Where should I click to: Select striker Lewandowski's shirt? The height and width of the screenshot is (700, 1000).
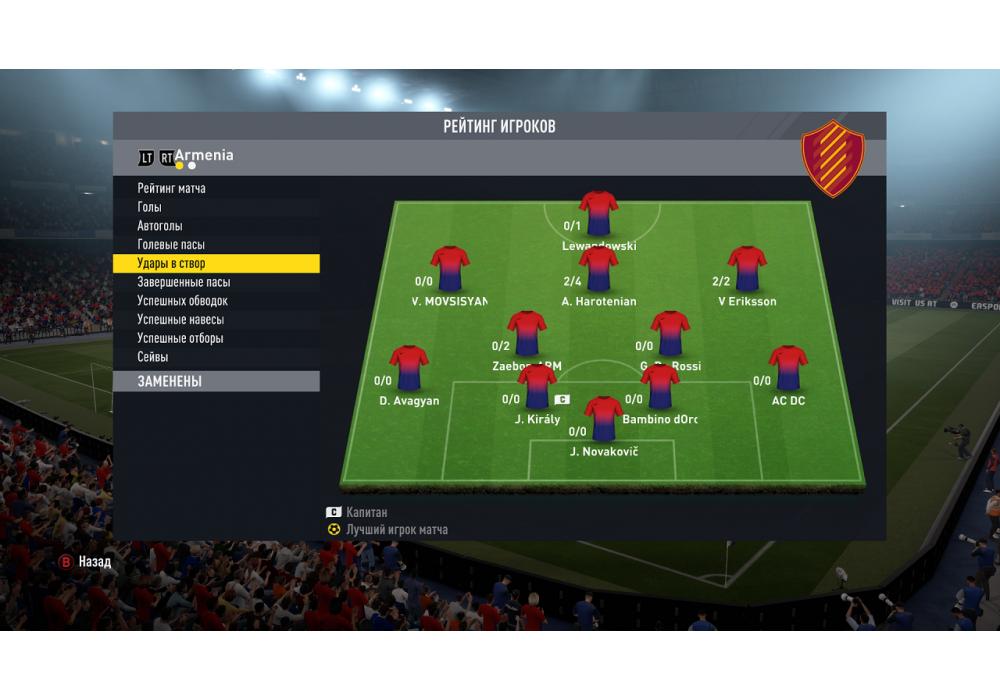click(598, 212)
